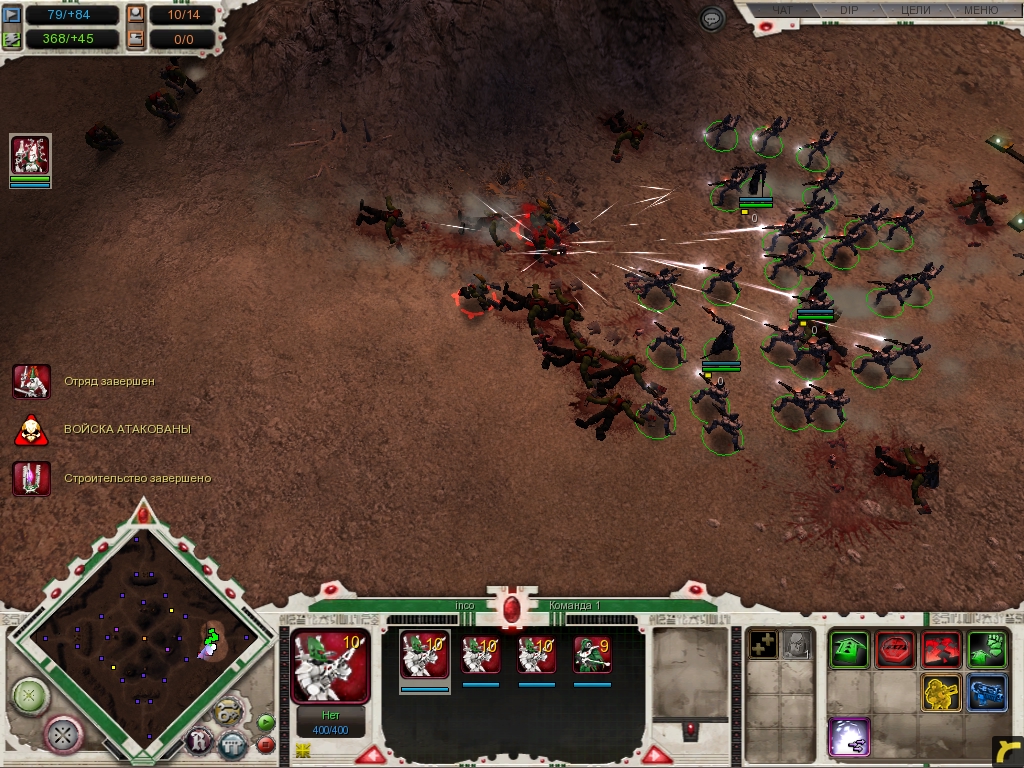Click the green fist melee stance icon
Image resolution: width=1024 pixels, height=768 pixels.
(x=987, y=650)
